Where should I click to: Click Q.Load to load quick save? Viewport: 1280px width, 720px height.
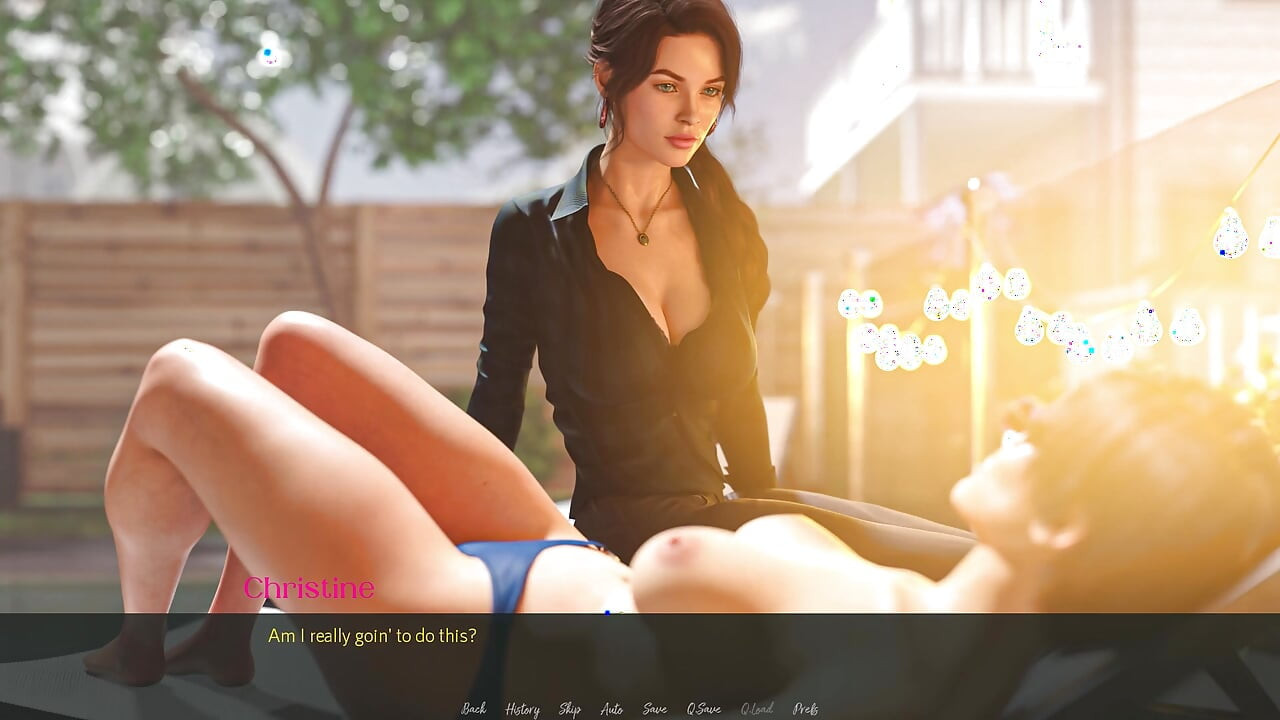(757, 708)
